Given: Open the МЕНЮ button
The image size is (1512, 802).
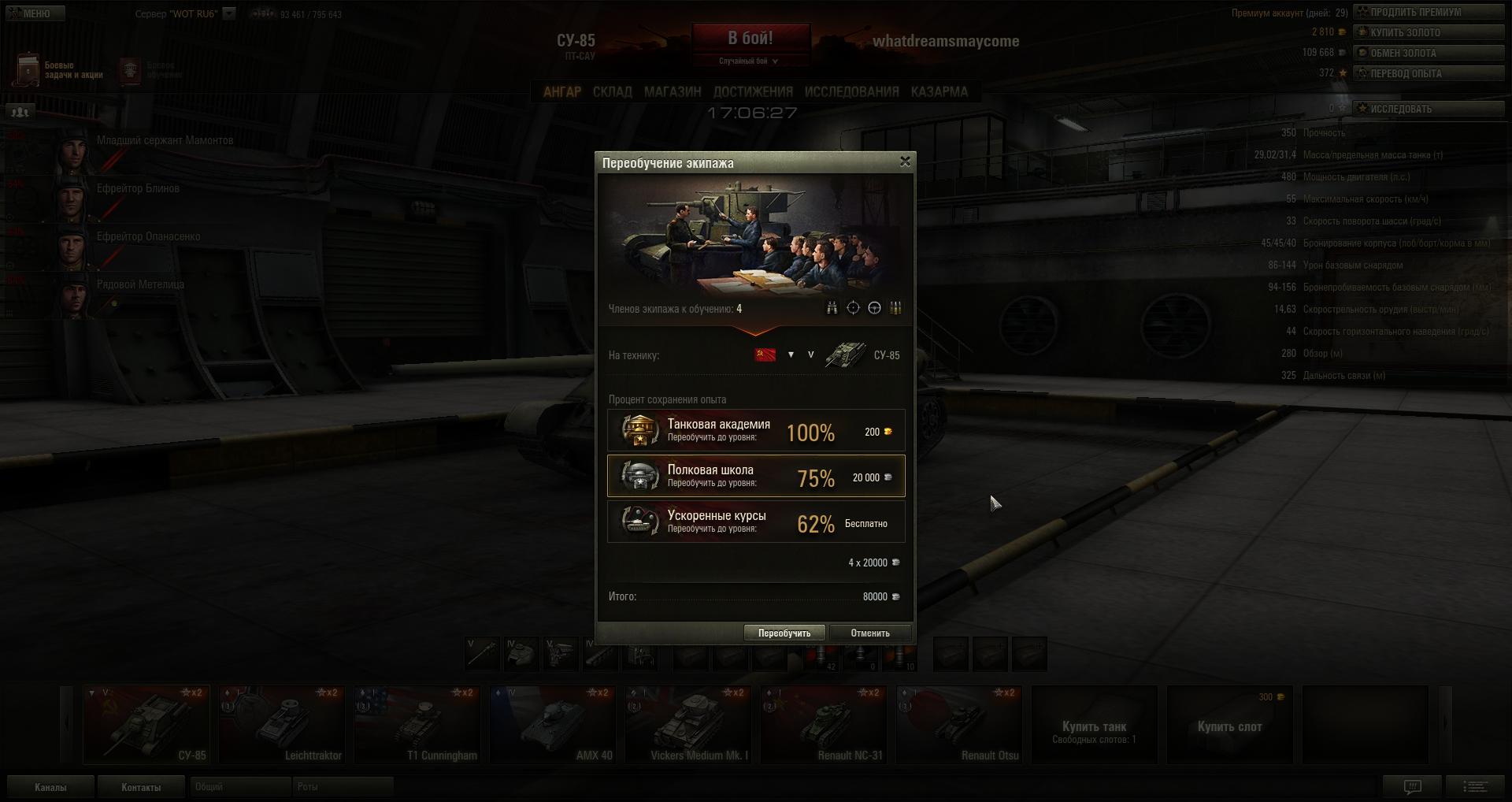Looking at the screenshot, I should 34,13.
